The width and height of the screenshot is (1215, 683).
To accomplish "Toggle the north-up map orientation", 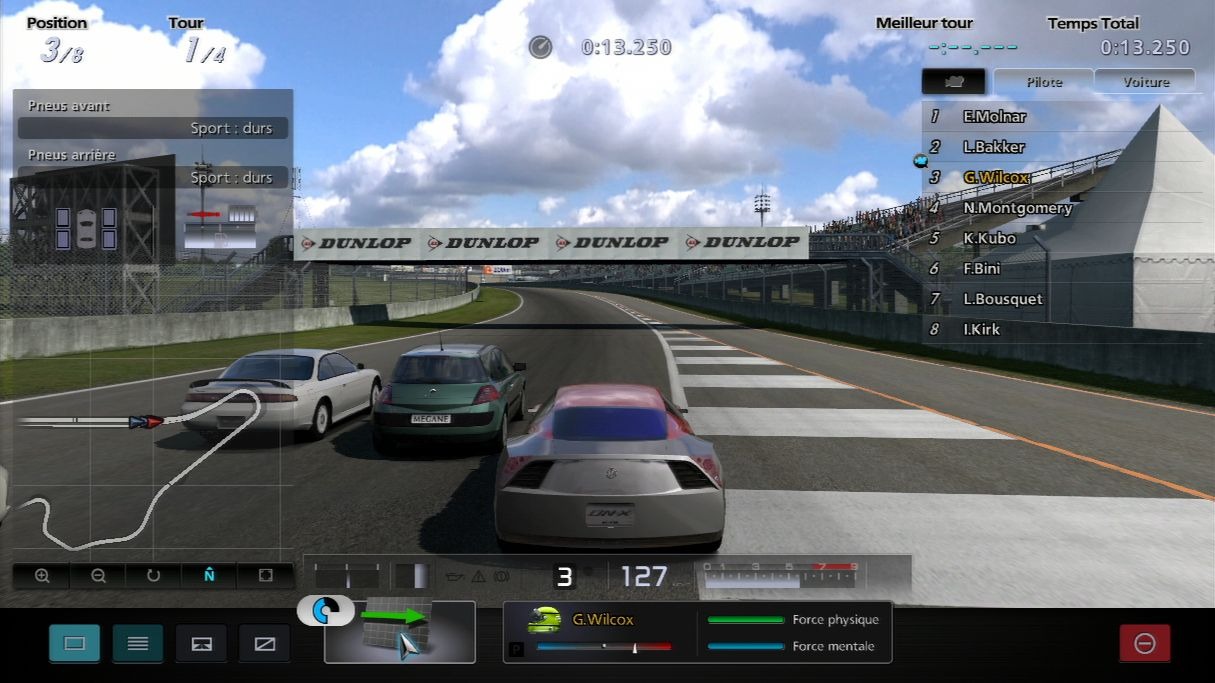I will (209, 576).
